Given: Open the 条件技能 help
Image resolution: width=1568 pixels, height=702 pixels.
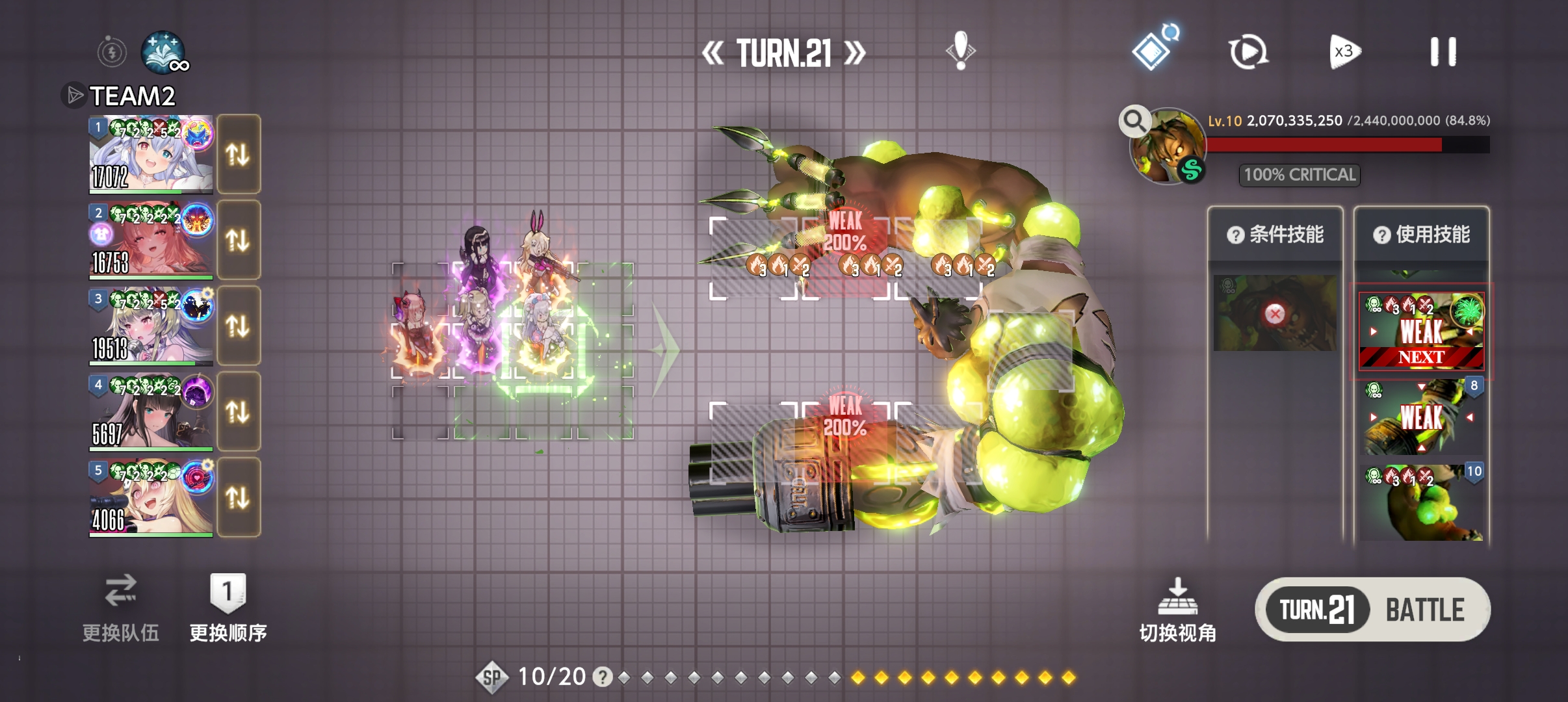Looking at the screenshot, I should [x=1235, y=235].
